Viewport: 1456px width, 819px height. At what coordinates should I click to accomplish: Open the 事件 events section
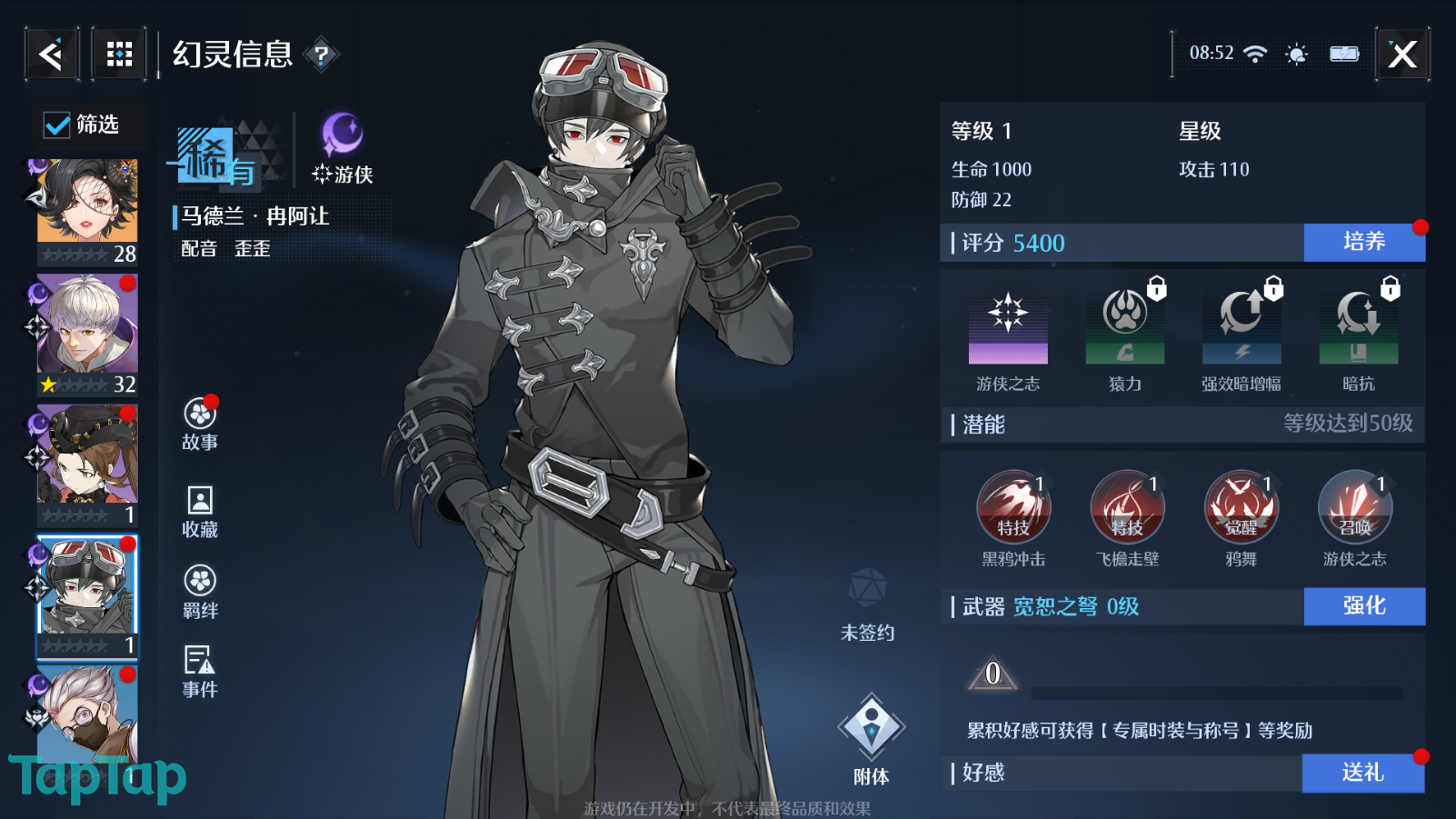point(200,671)
